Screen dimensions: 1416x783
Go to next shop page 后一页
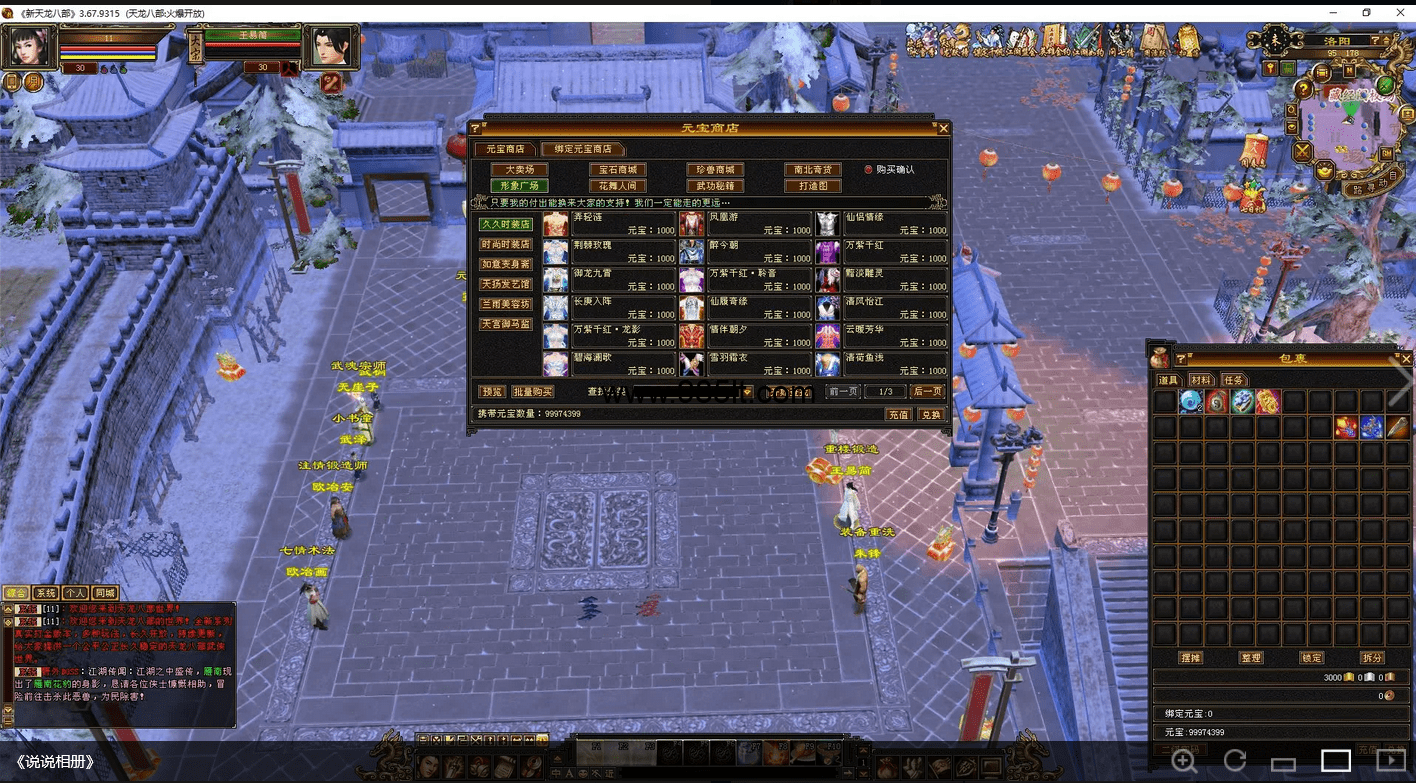tap(927, 392)
